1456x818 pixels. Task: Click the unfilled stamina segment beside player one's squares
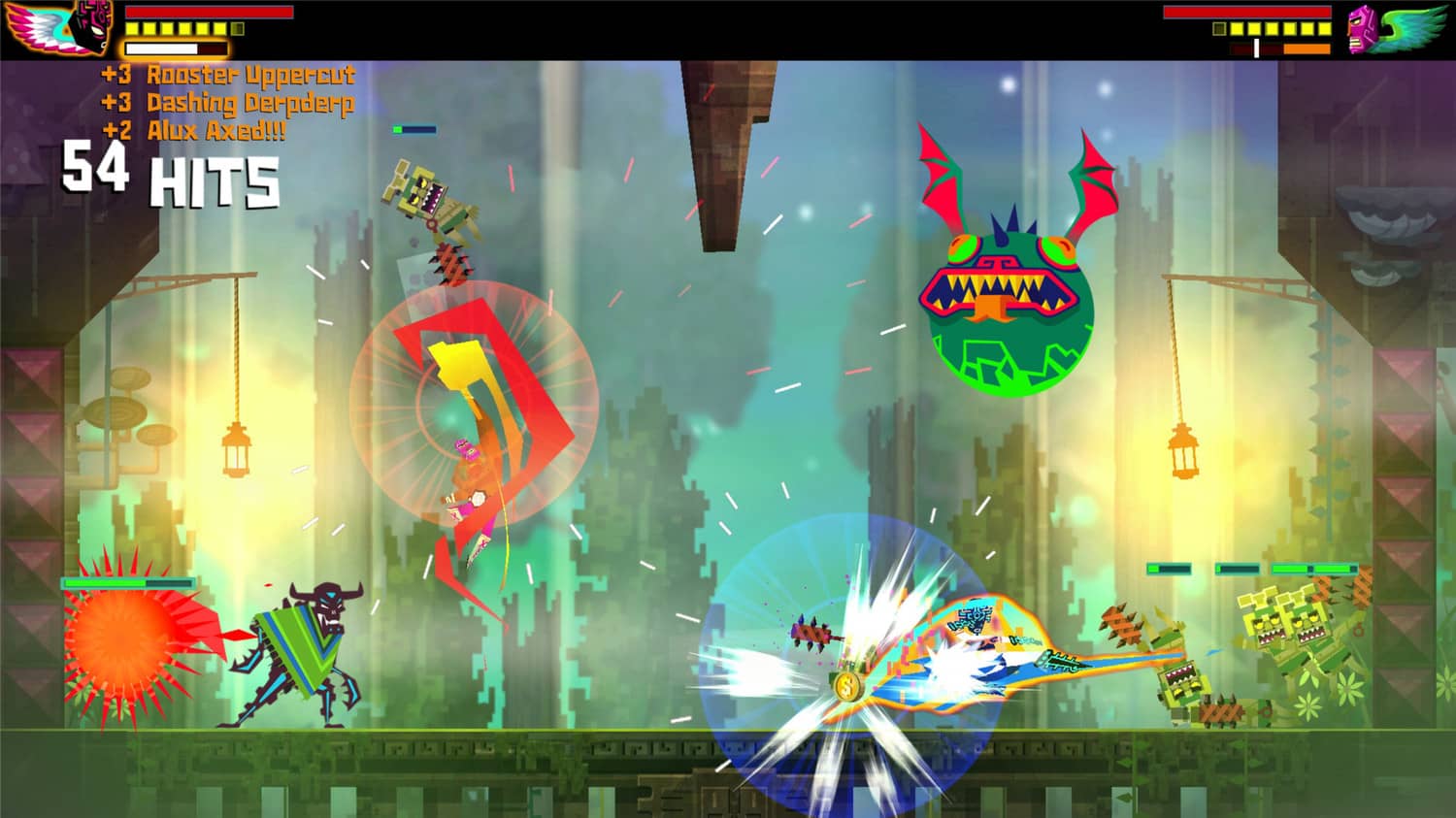tap(237, 28)
